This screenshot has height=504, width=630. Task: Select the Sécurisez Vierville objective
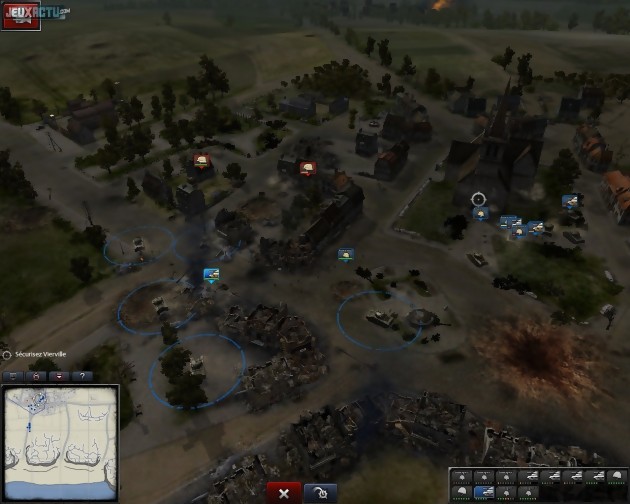point(40,355)
